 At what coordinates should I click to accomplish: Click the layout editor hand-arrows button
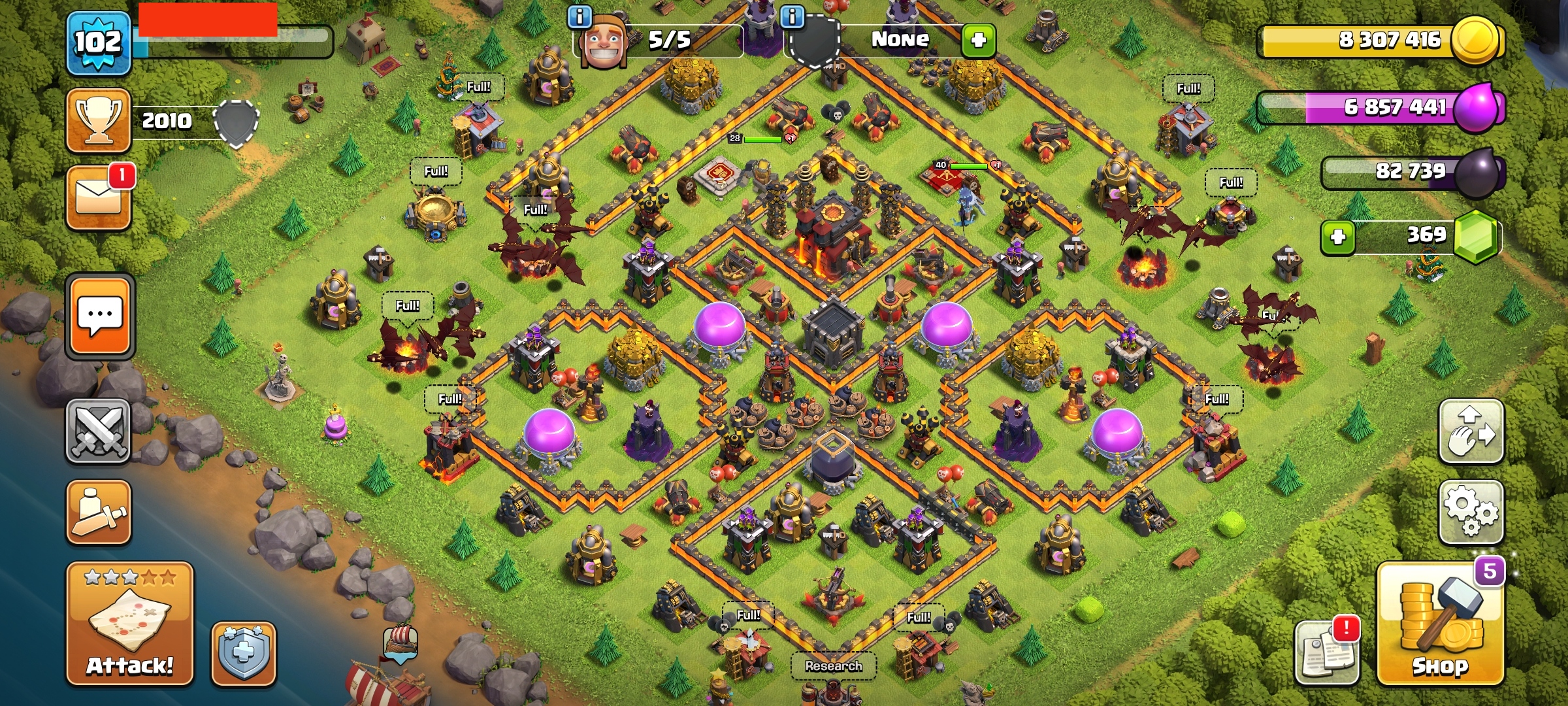tap(1471, 431)
